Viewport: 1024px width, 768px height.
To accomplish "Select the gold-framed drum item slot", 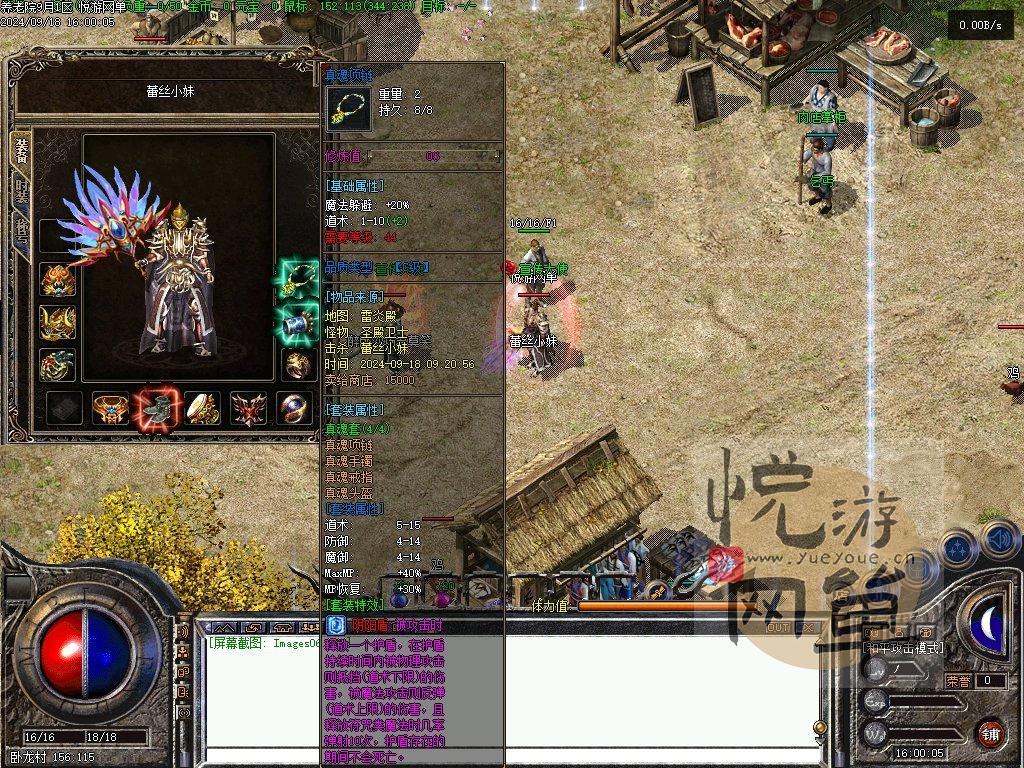I will point(202,408).
